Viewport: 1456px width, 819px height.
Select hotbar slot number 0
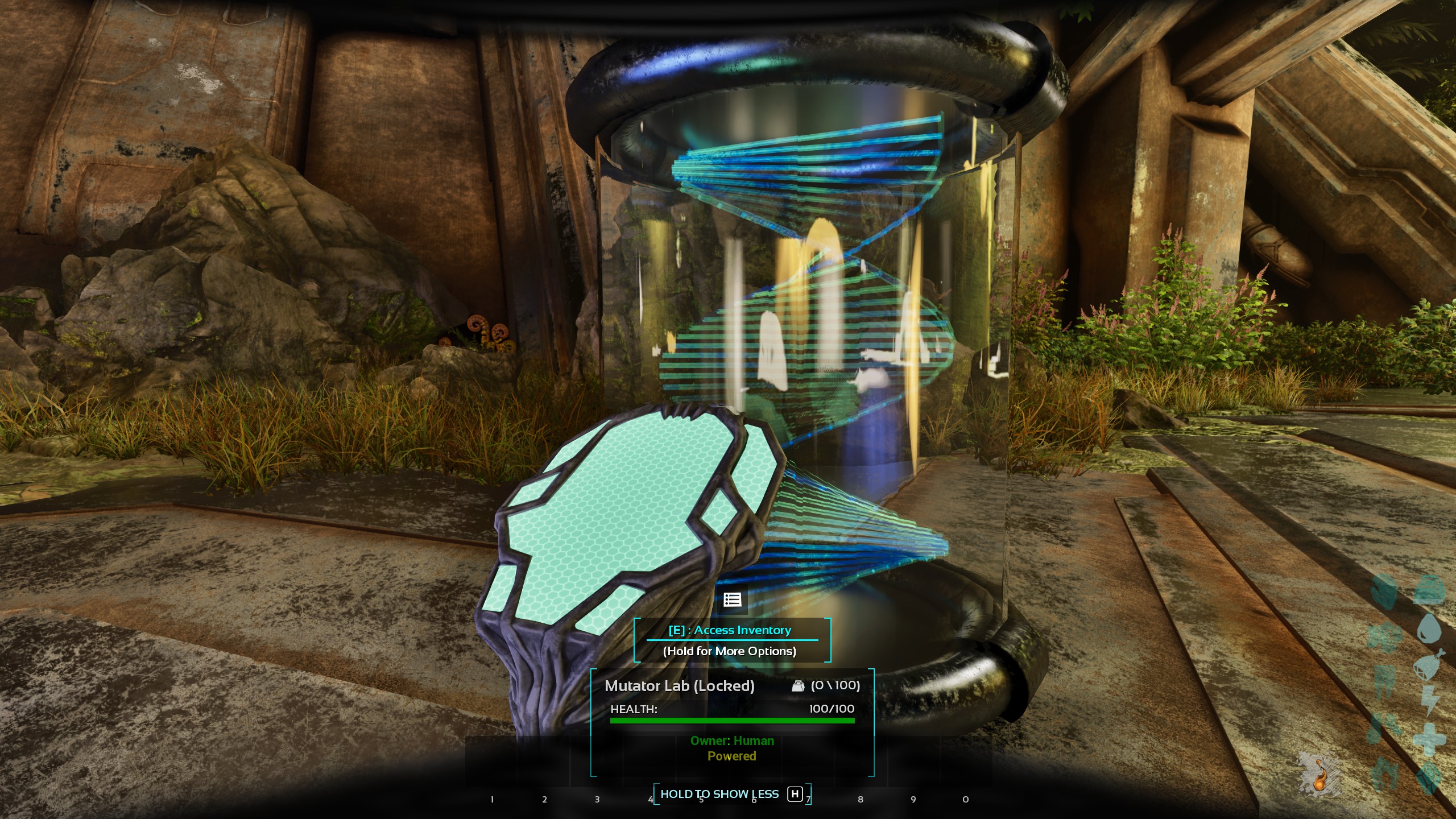click(x=965, y=799)
